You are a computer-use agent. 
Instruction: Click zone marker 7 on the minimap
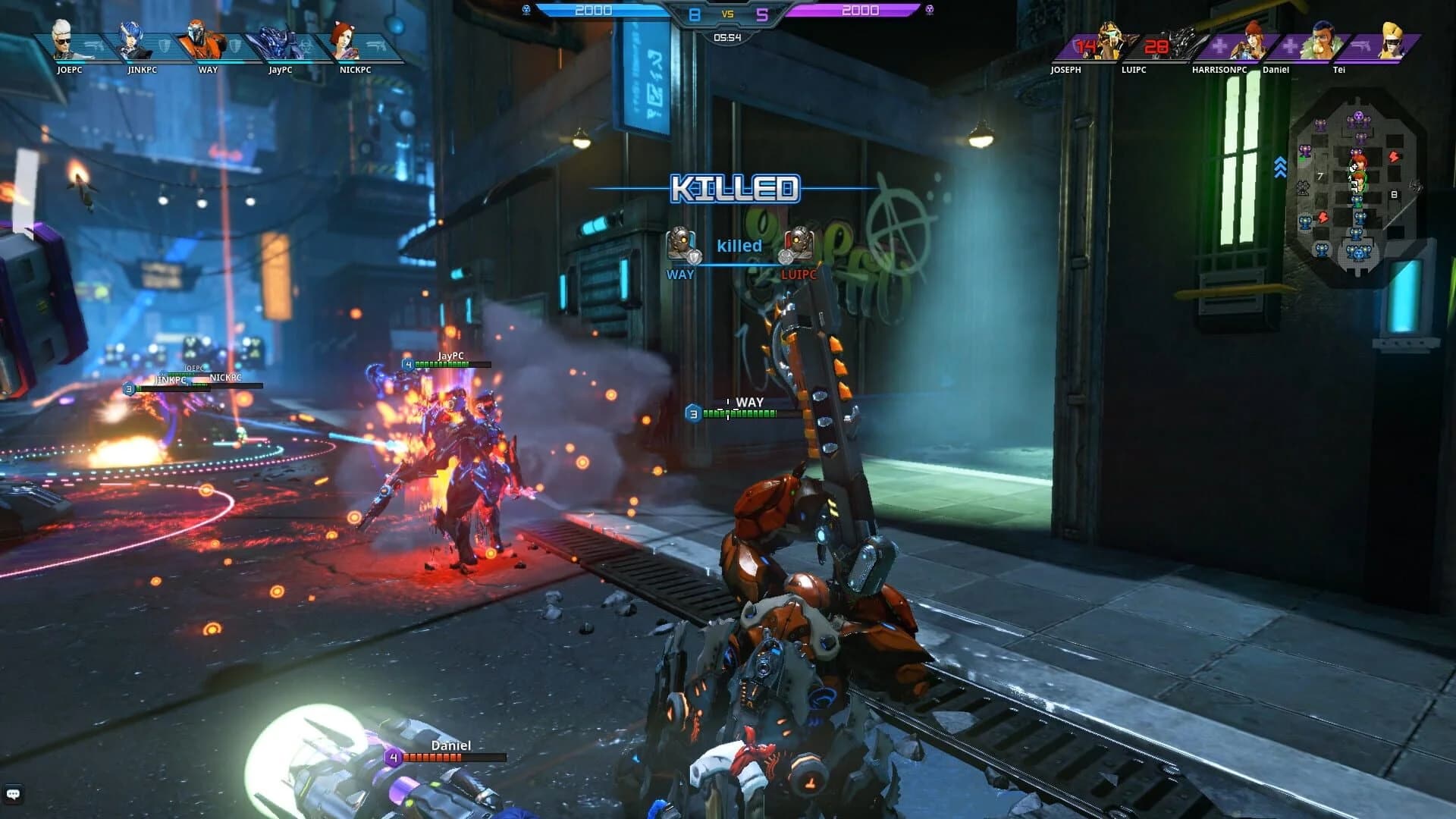click(1319, 175)
